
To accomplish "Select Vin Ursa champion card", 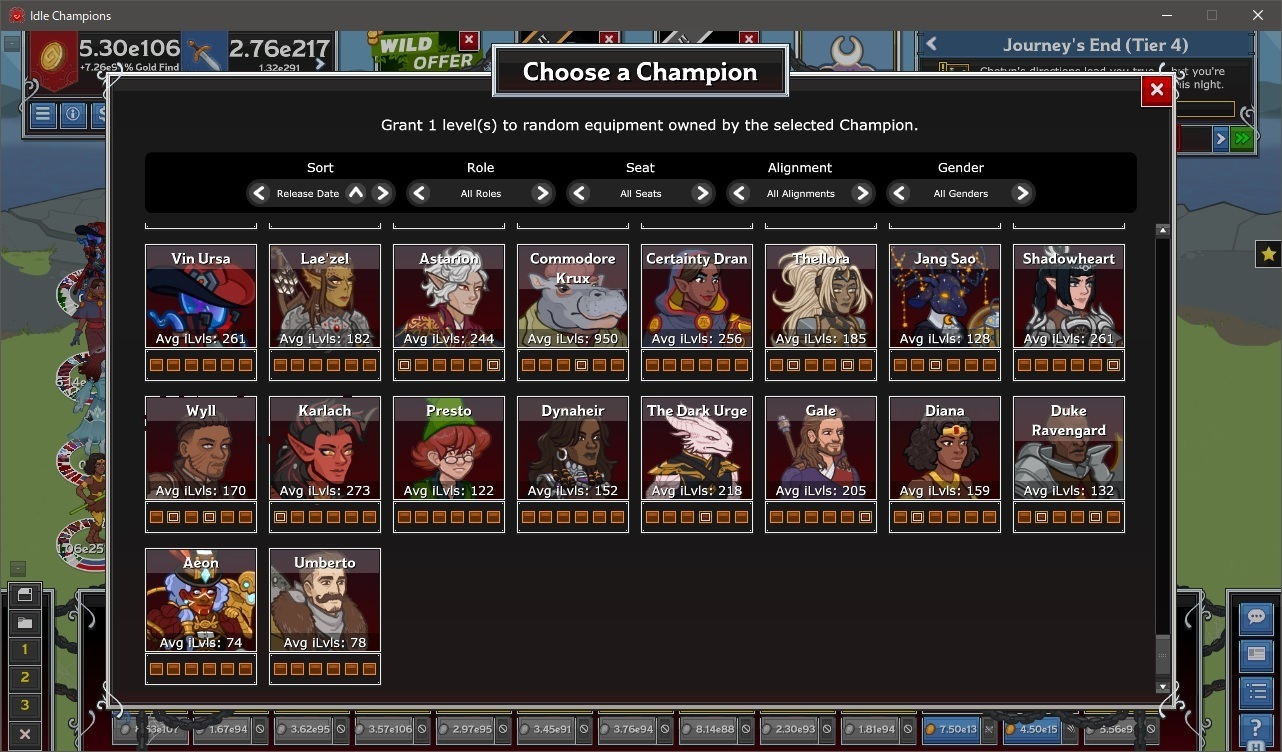I will coord(201,297).
